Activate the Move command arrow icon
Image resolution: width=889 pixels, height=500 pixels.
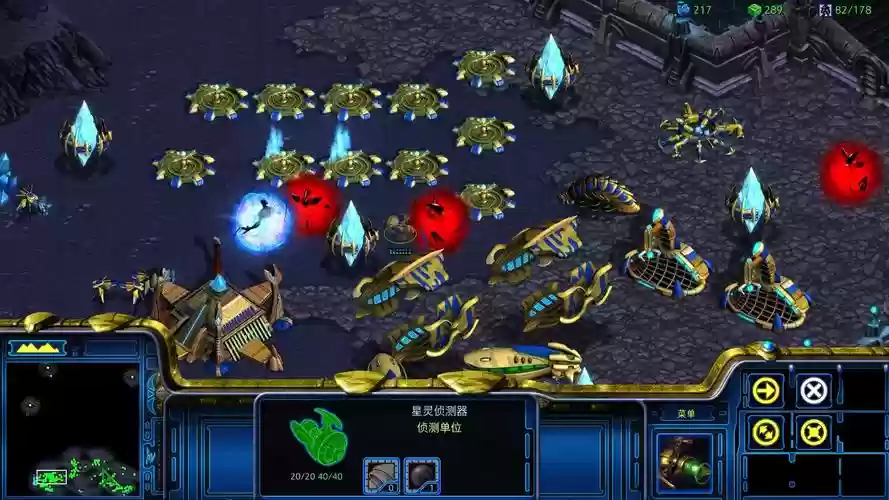coord(766,390)
